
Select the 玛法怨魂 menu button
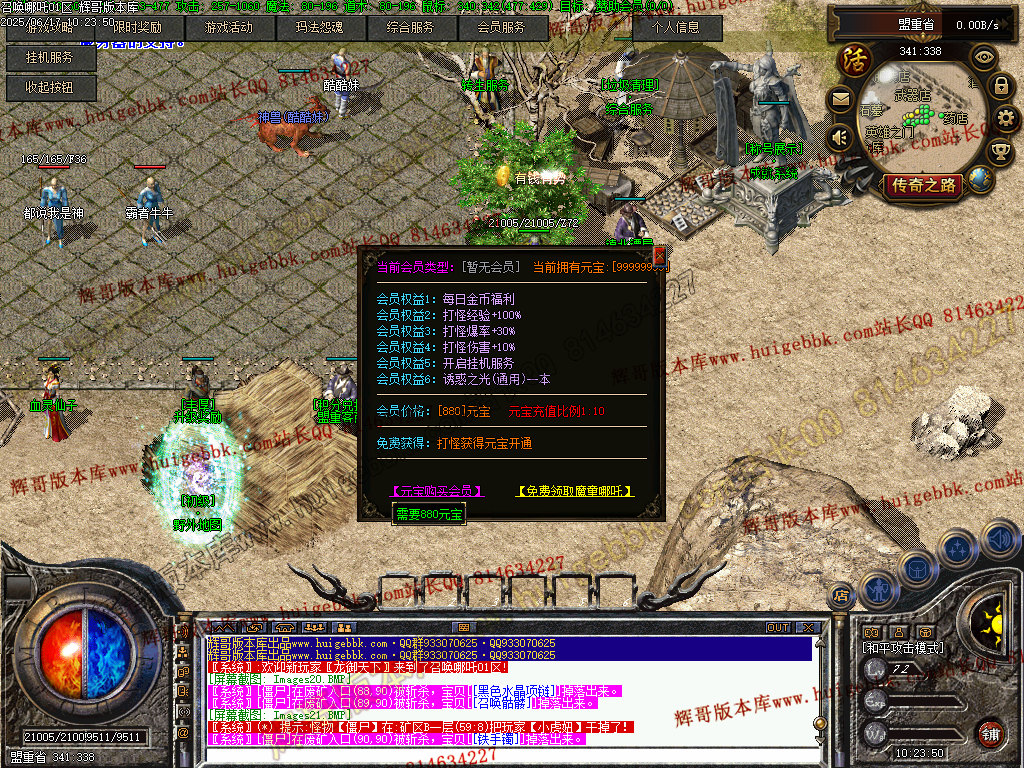pos(319,28)
